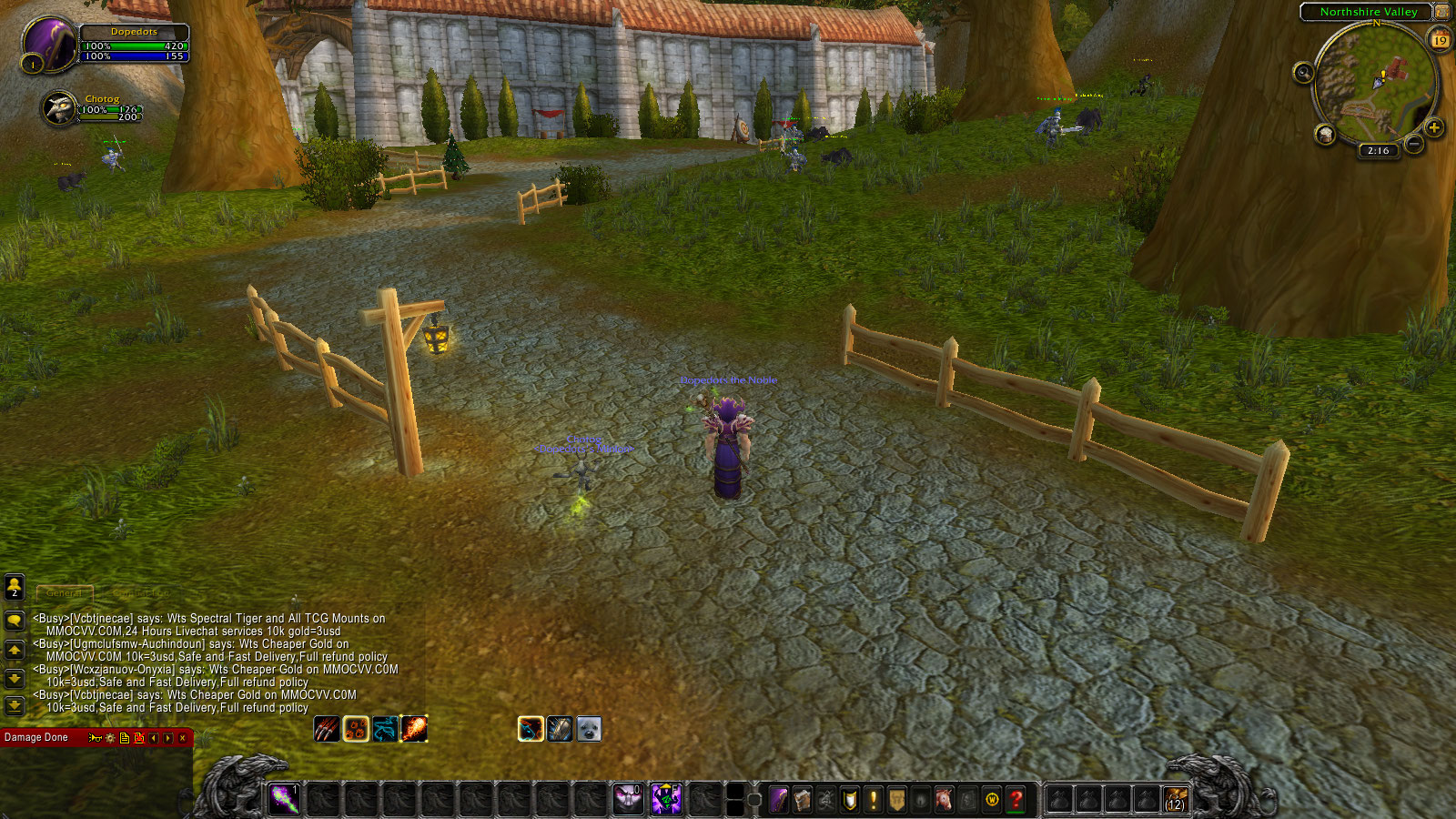Zoom out on the minimap
The image size is (1456, 819).
point(1414,144)
